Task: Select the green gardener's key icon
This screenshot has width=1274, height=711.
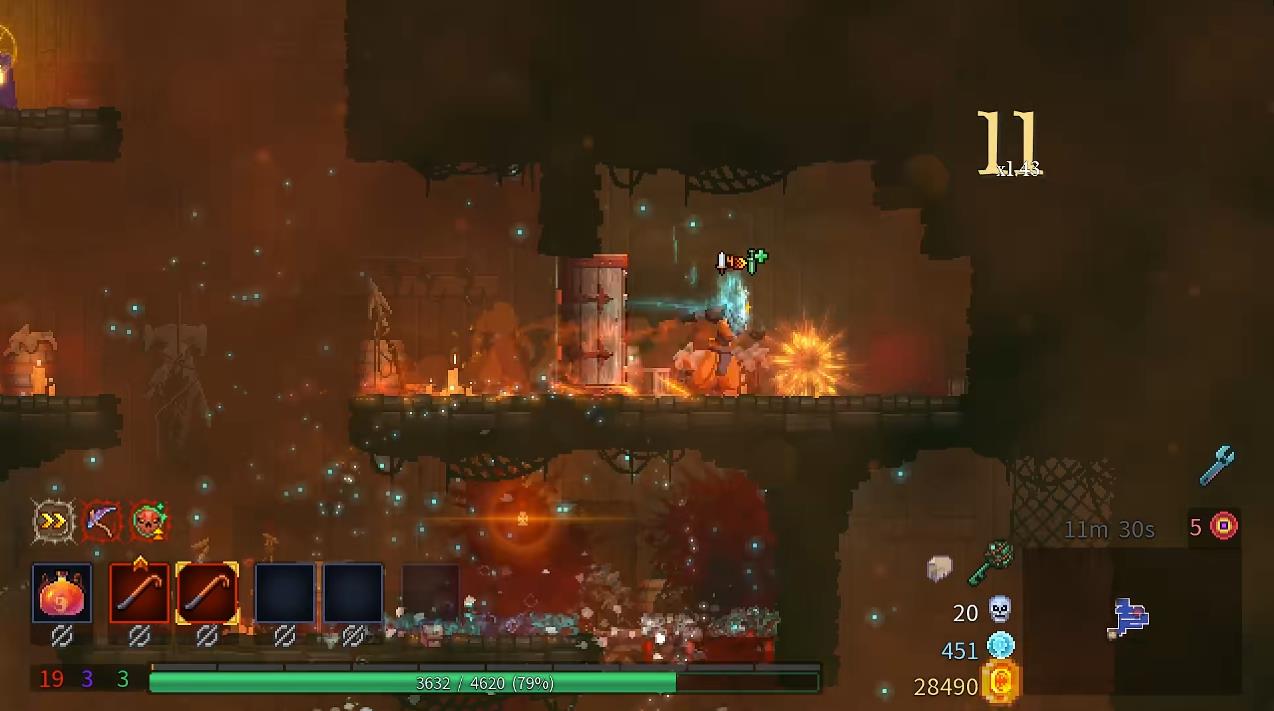Action: click(990, 563)
